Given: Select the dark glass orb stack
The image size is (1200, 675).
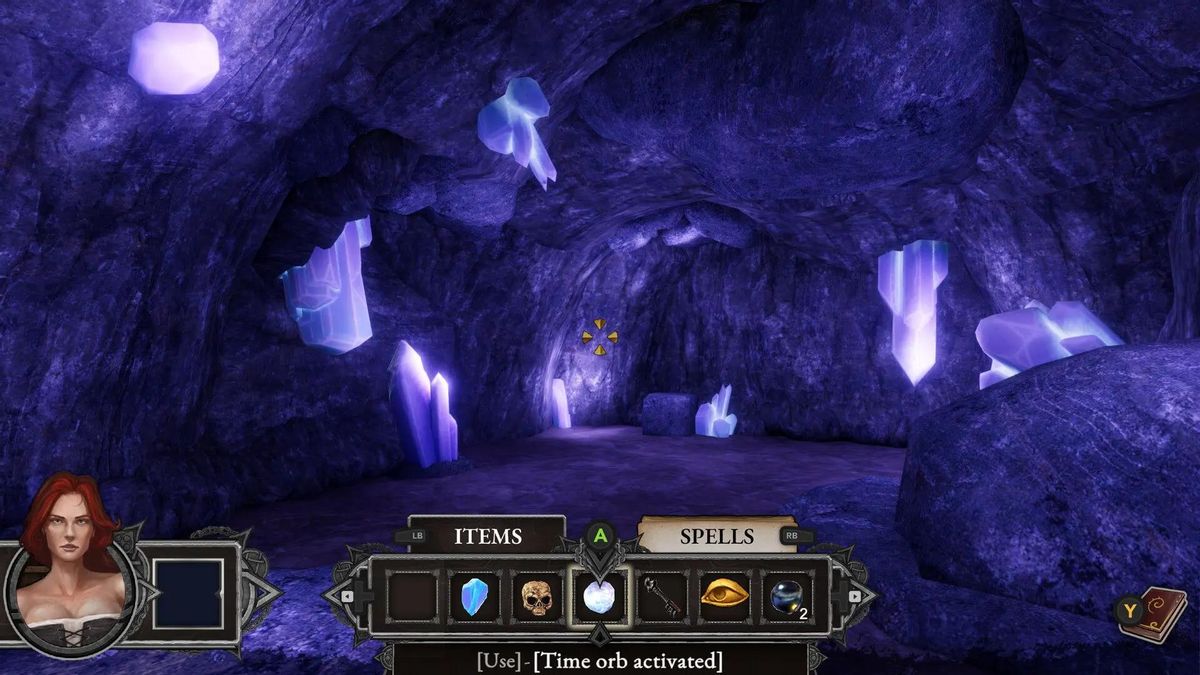Looking at the screenshot, I should (787, 598).
